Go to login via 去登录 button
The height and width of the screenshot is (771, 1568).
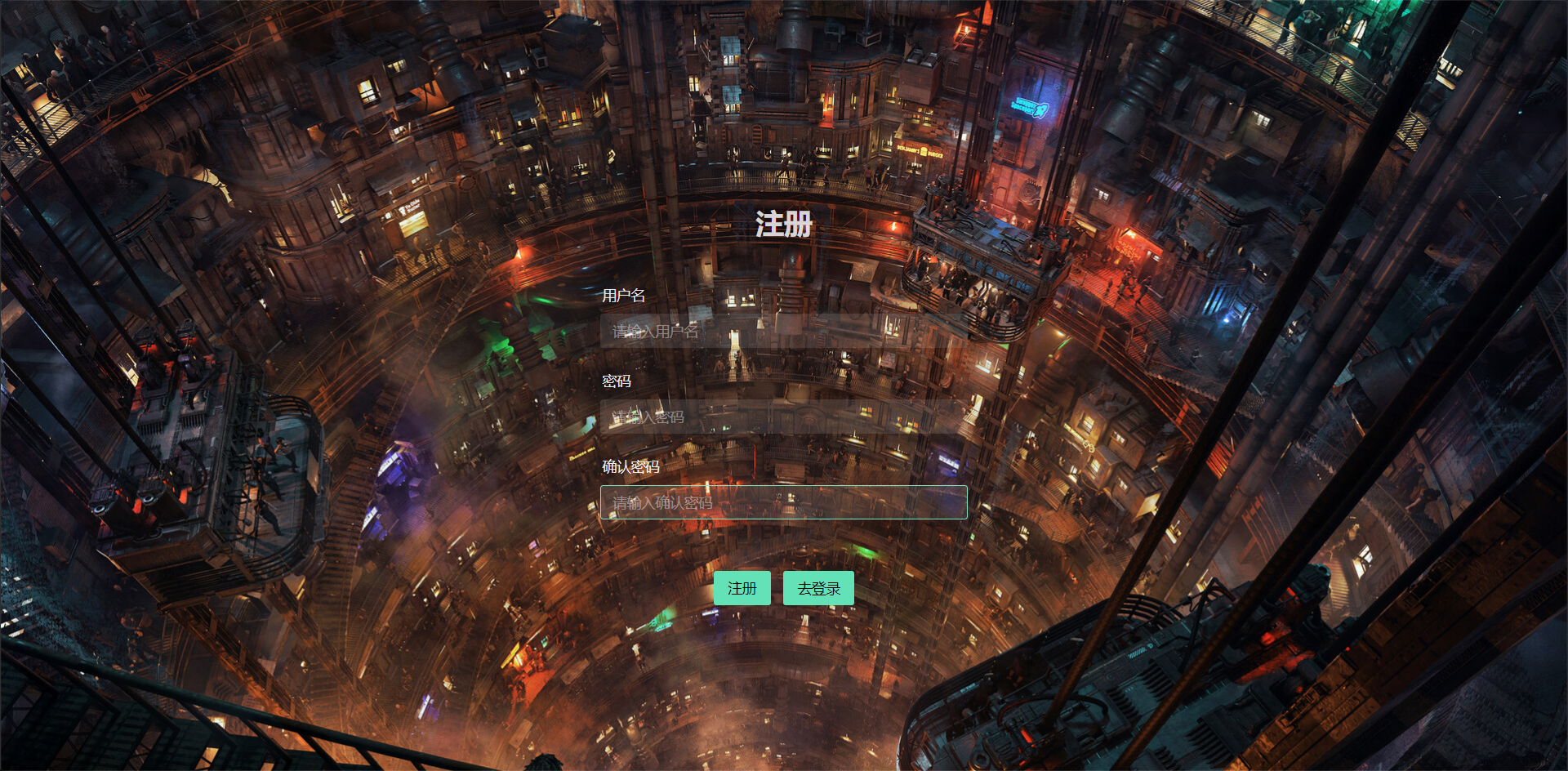818,588
